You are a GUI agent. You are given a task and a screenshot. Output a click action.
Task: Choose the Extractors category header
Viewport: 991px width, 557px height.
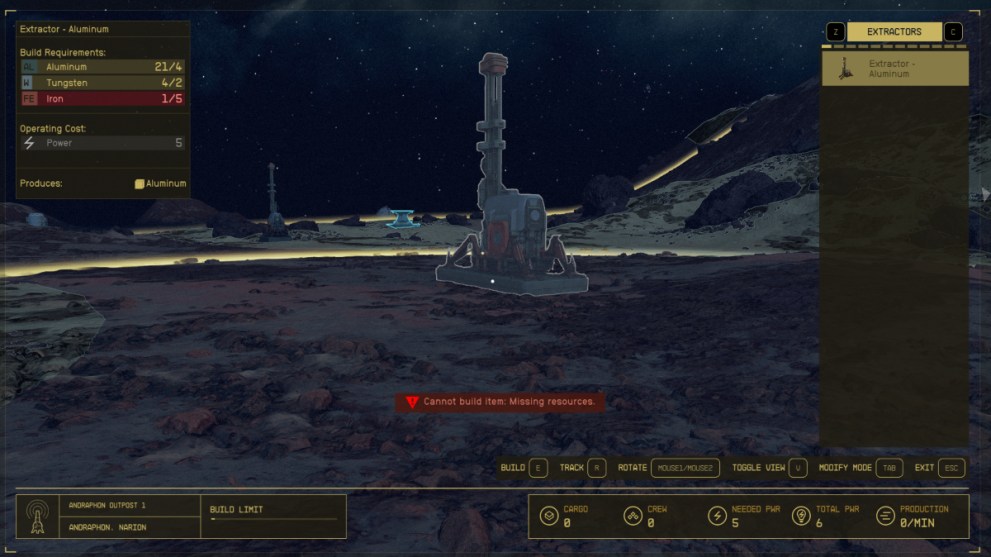click(x=894, y=32)
